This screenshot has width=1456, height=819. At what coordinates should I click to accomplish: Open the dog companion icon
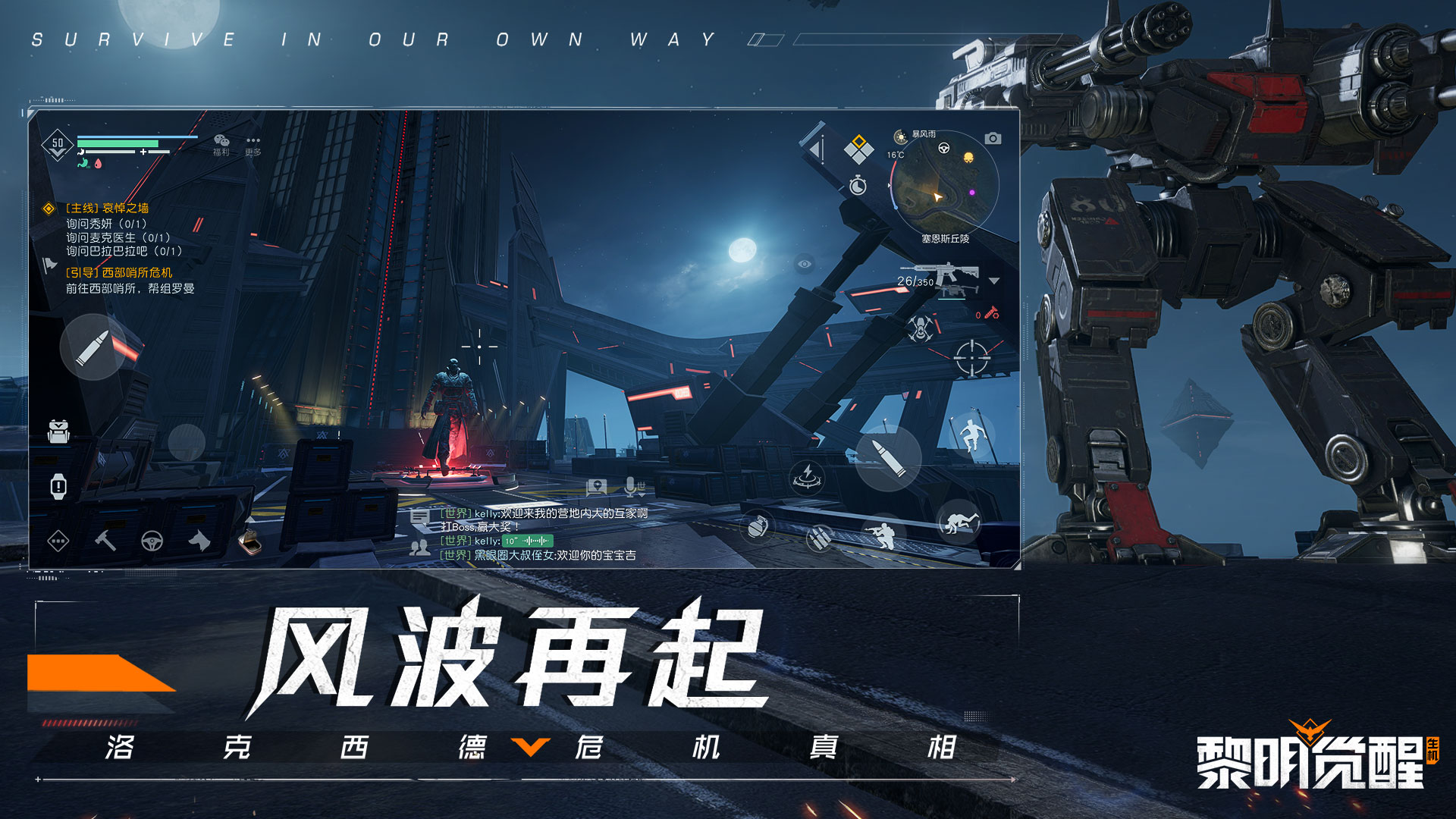point(199,541)
